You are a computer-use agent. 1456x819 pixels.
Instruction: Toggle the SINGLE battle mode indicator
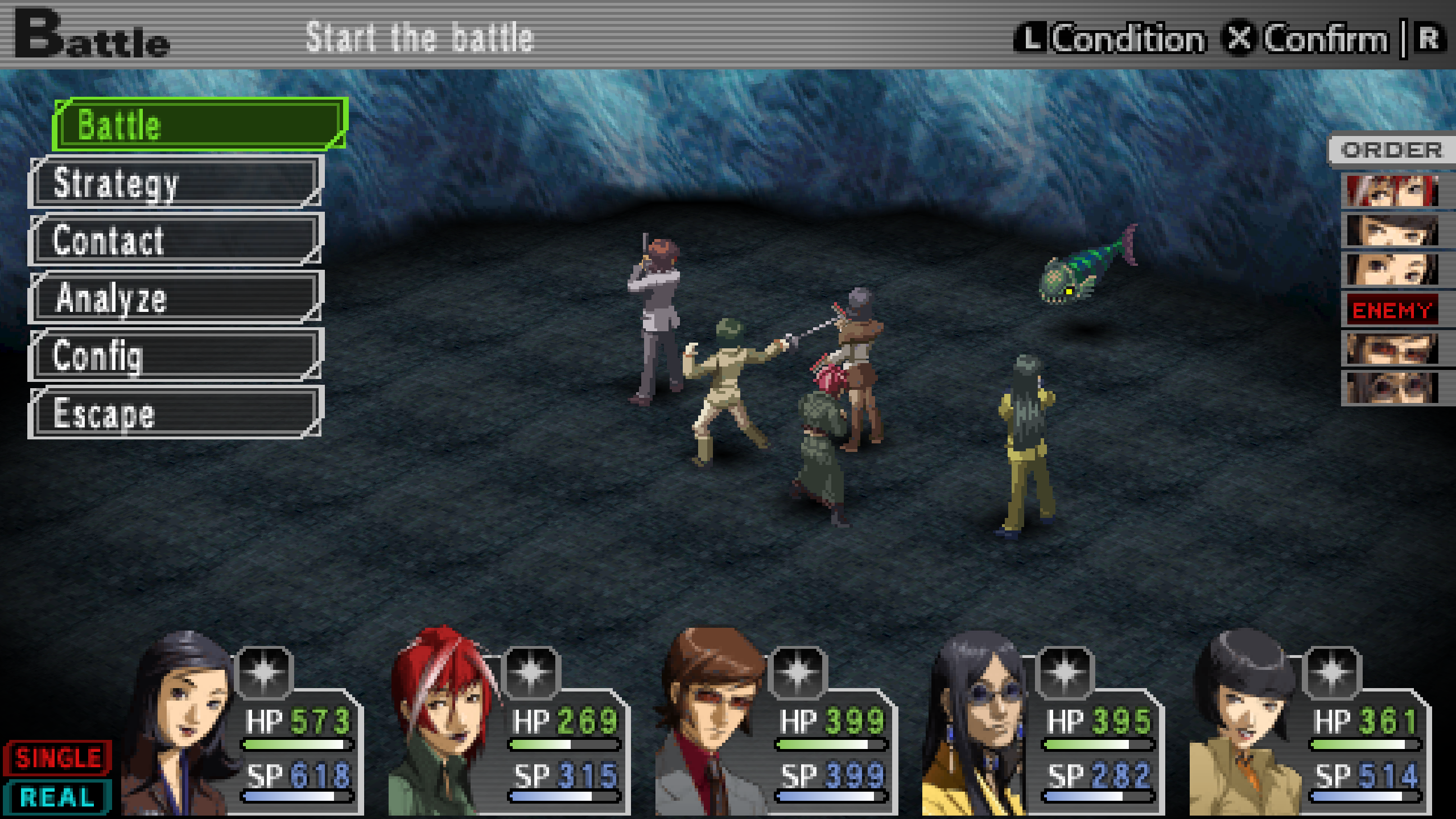[x=58, y=758]
